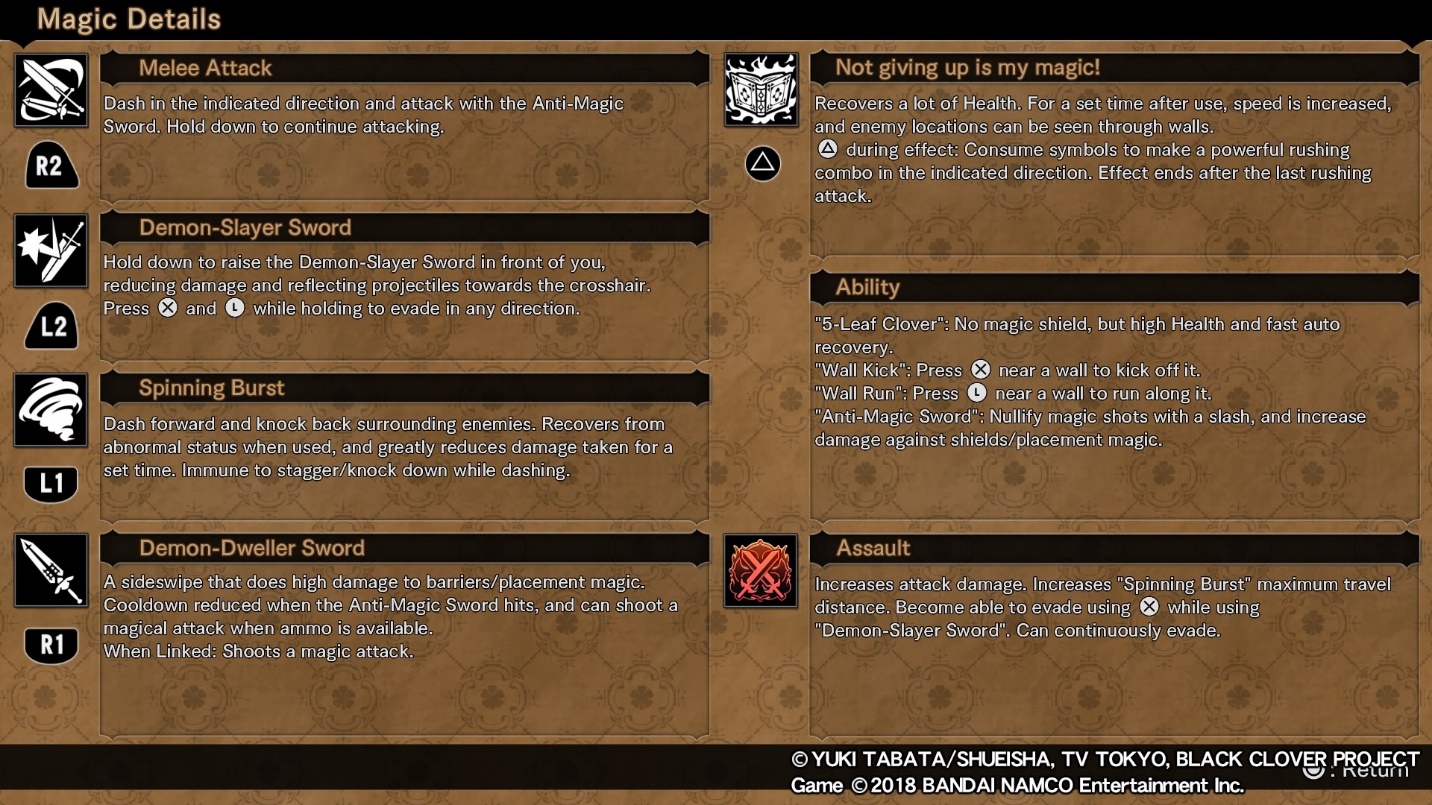
Task: Select the Spinning Burst heading bar
Action: [211, 388]
